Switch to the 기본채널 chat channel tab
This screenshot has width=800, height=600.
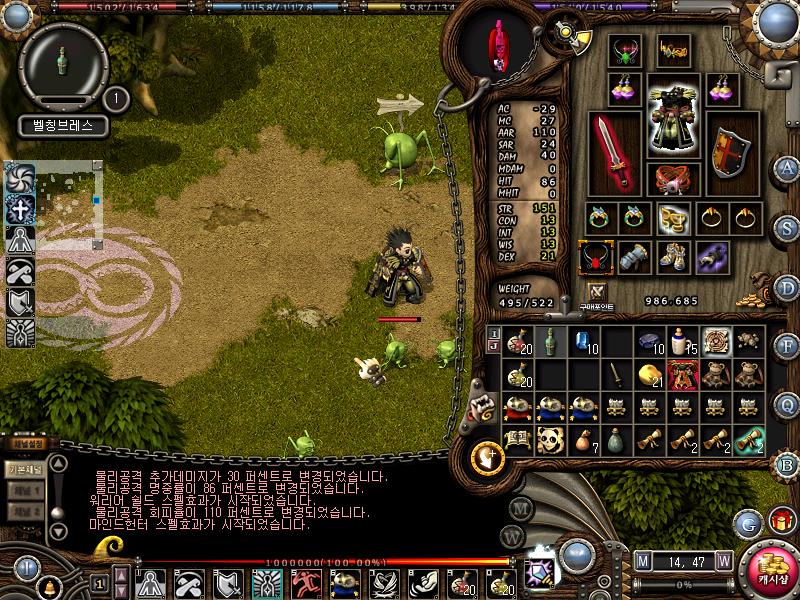(24, 468)
